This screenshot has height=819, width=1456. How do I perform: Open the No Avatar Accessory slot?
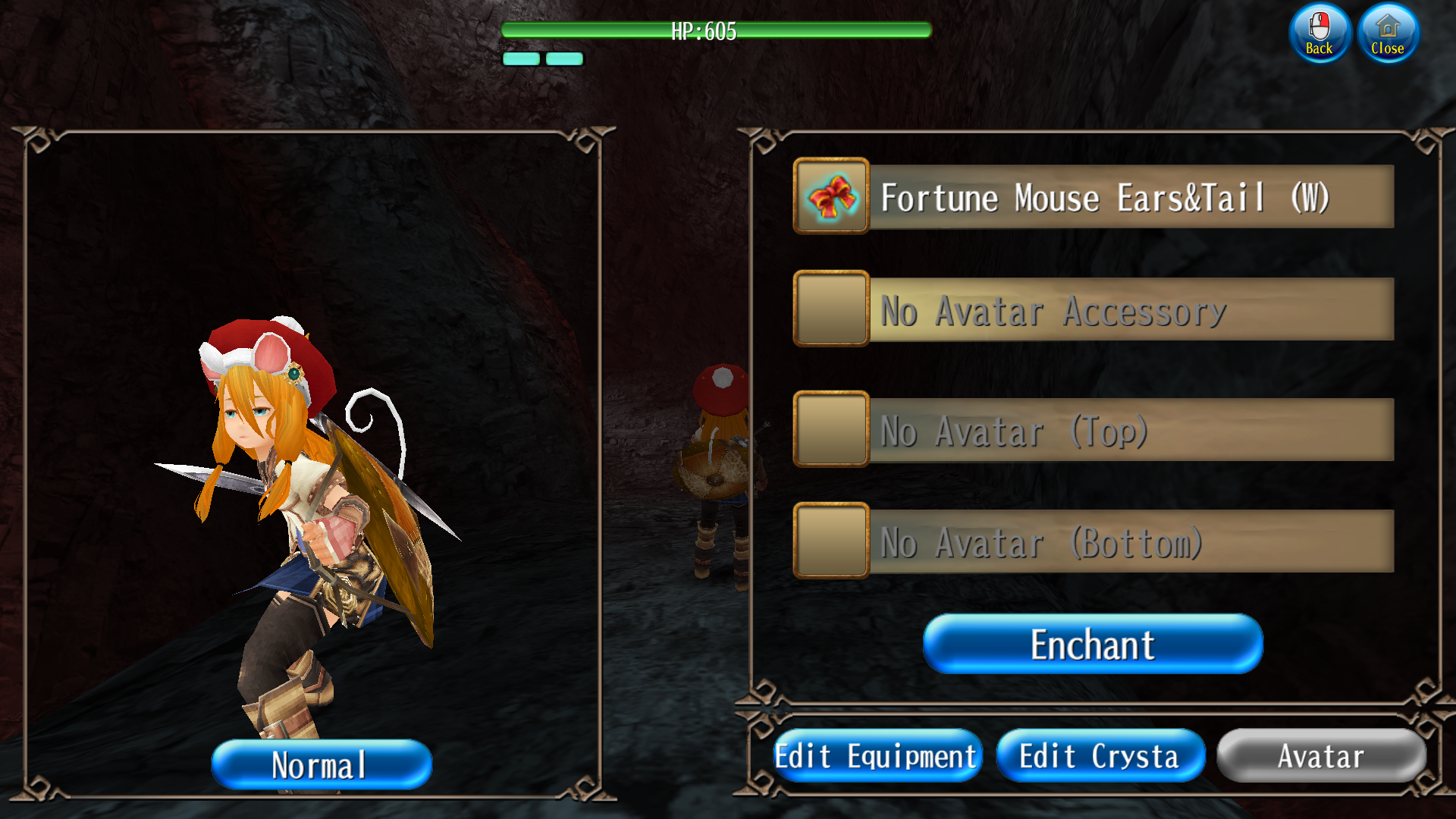tap(1130, 309)
